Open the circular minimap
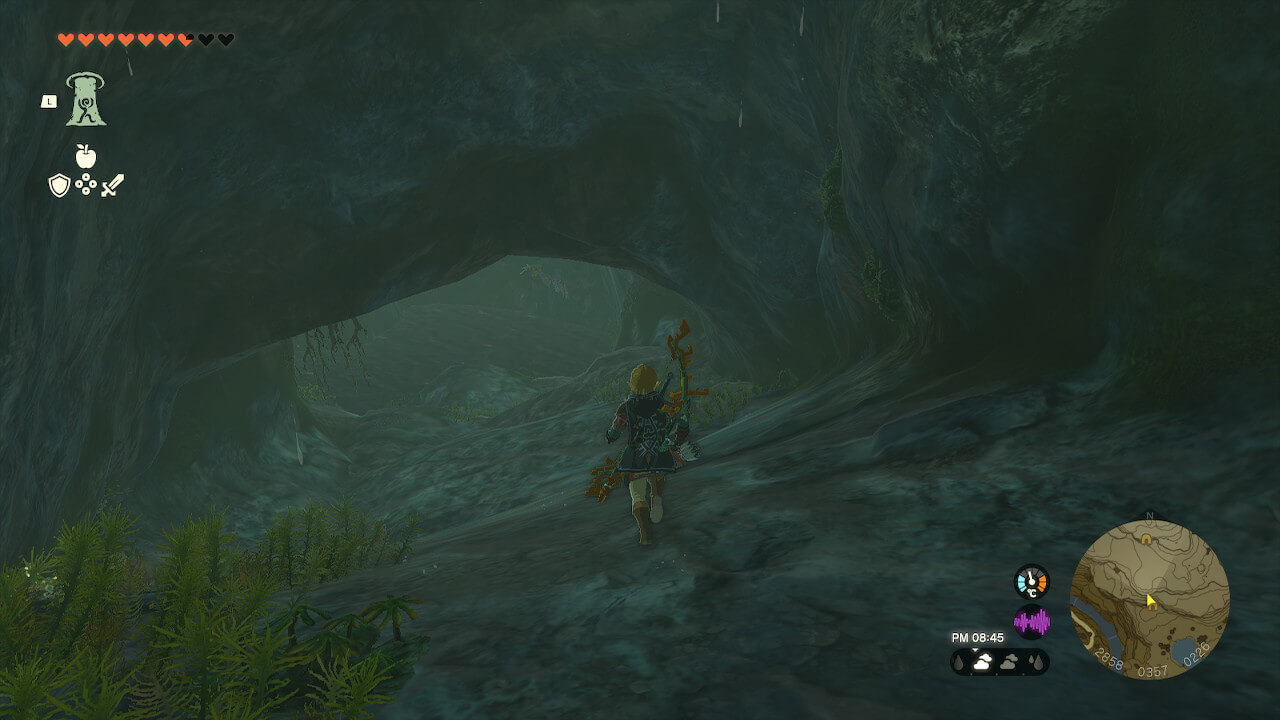Screen dimensions: 1280x720 tap(1149, 600)
